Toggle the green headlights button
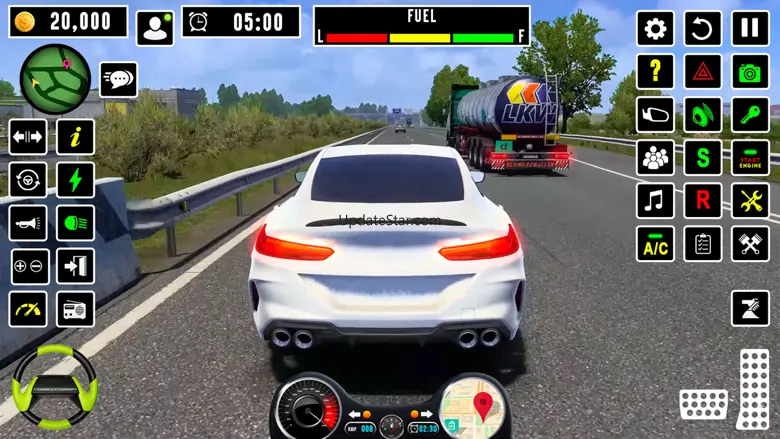The height and width of the screenshot is (439, 780). tap(75, 223)
